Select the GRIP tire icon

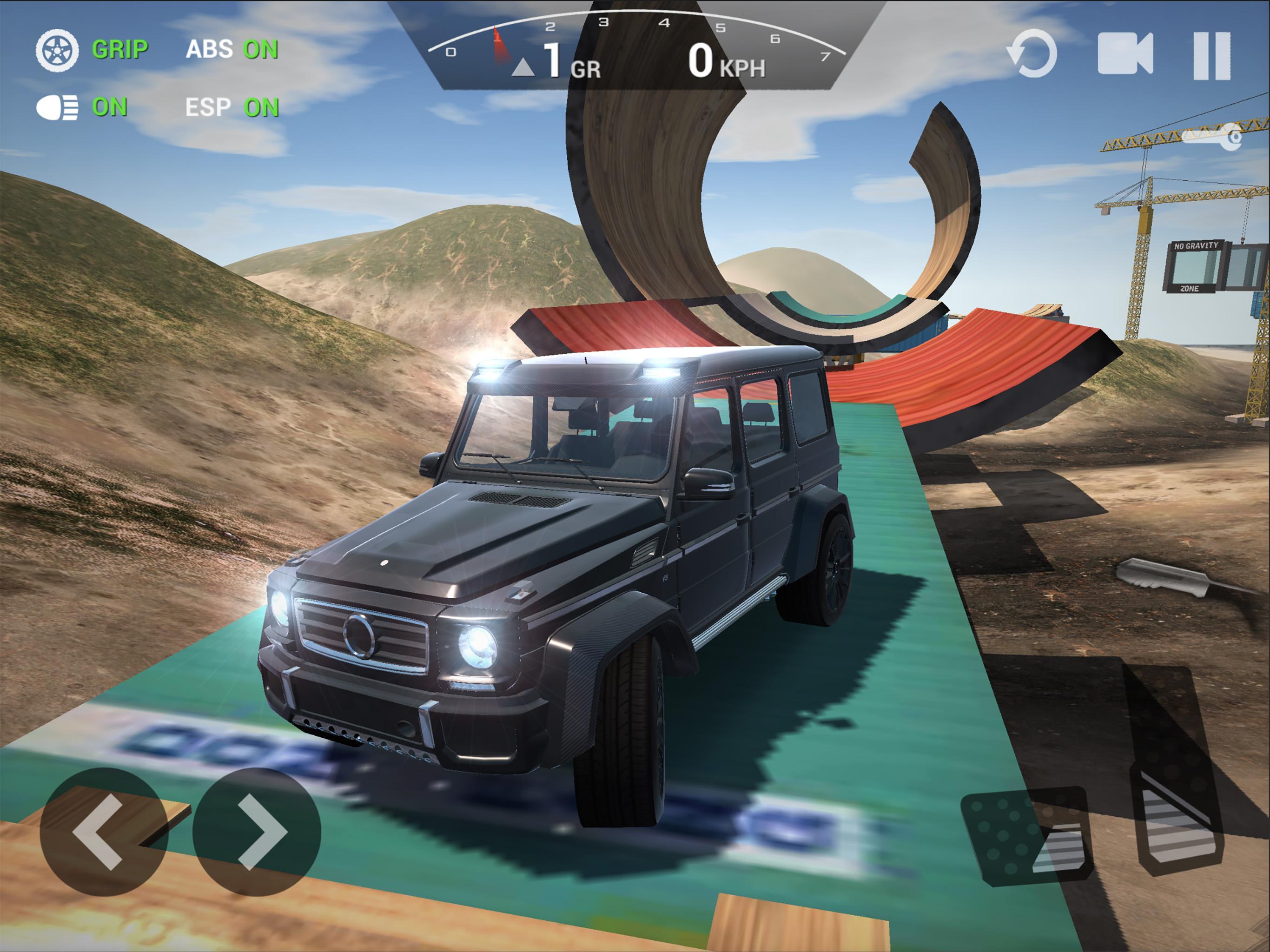59,50
